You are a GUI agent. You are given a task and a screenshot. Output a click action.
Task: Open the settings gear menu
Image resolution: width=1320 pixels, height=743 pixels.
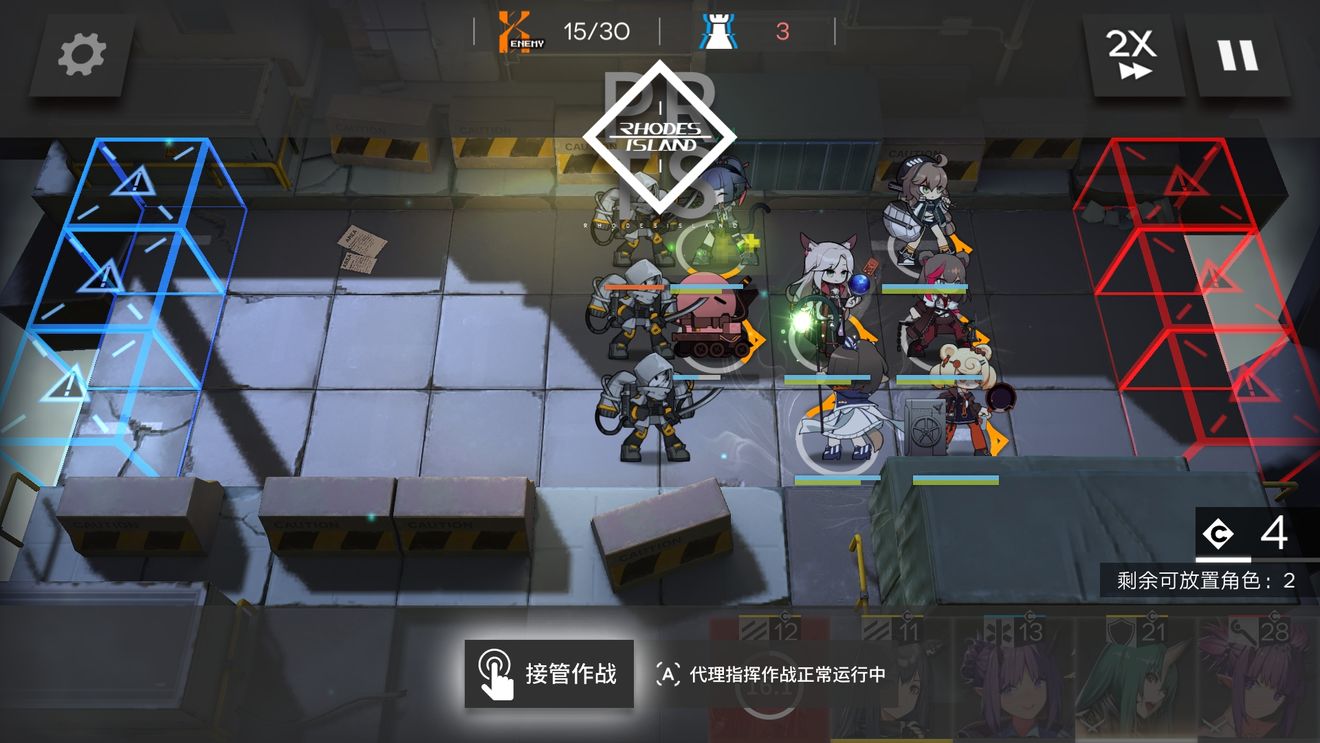(x=82, y=56)
